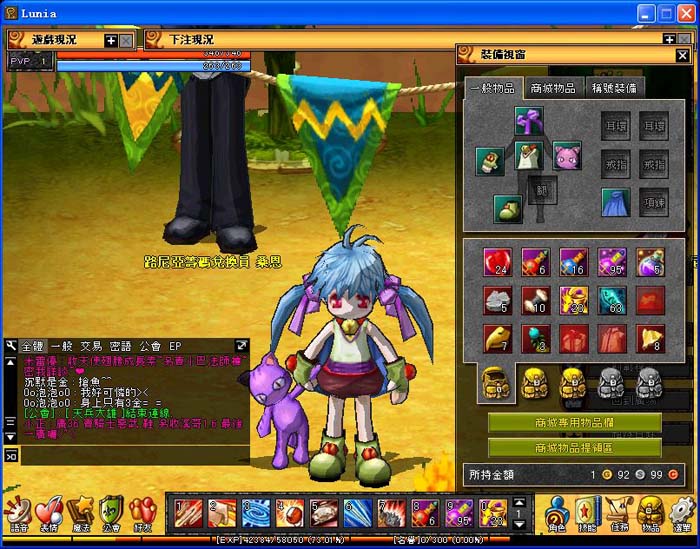This screenshot has height=549, width=700.
Task: Choose the golden horn item with 8
Action: 650,338
